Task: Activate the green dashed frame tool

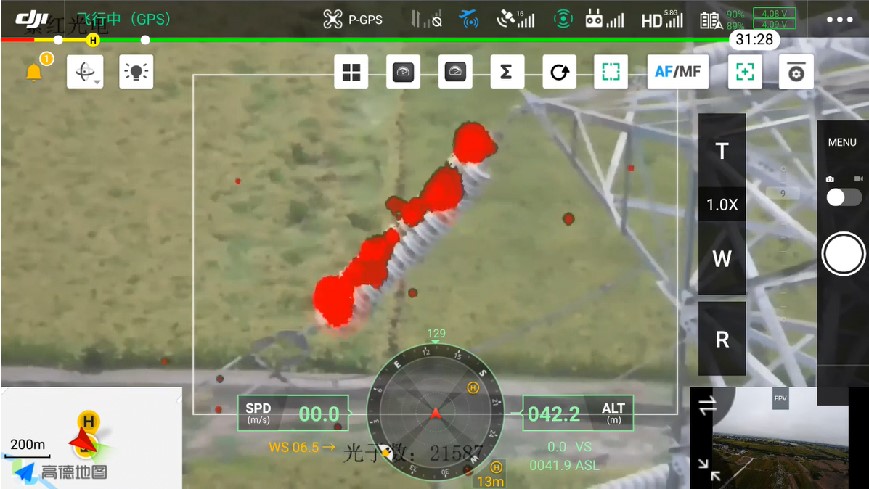Action: 611,72
